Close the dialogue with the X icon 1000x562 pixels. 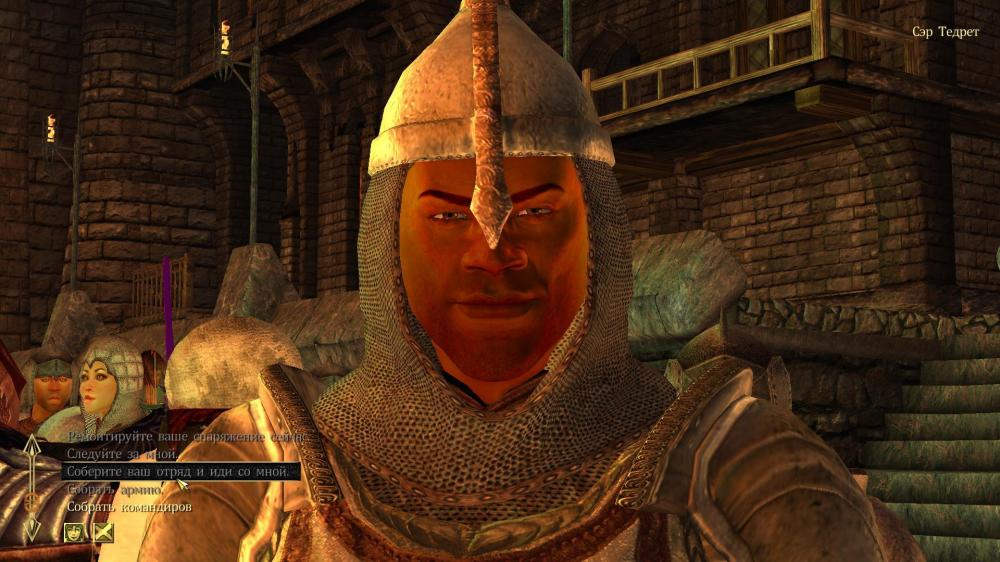[x=103, y=532]
